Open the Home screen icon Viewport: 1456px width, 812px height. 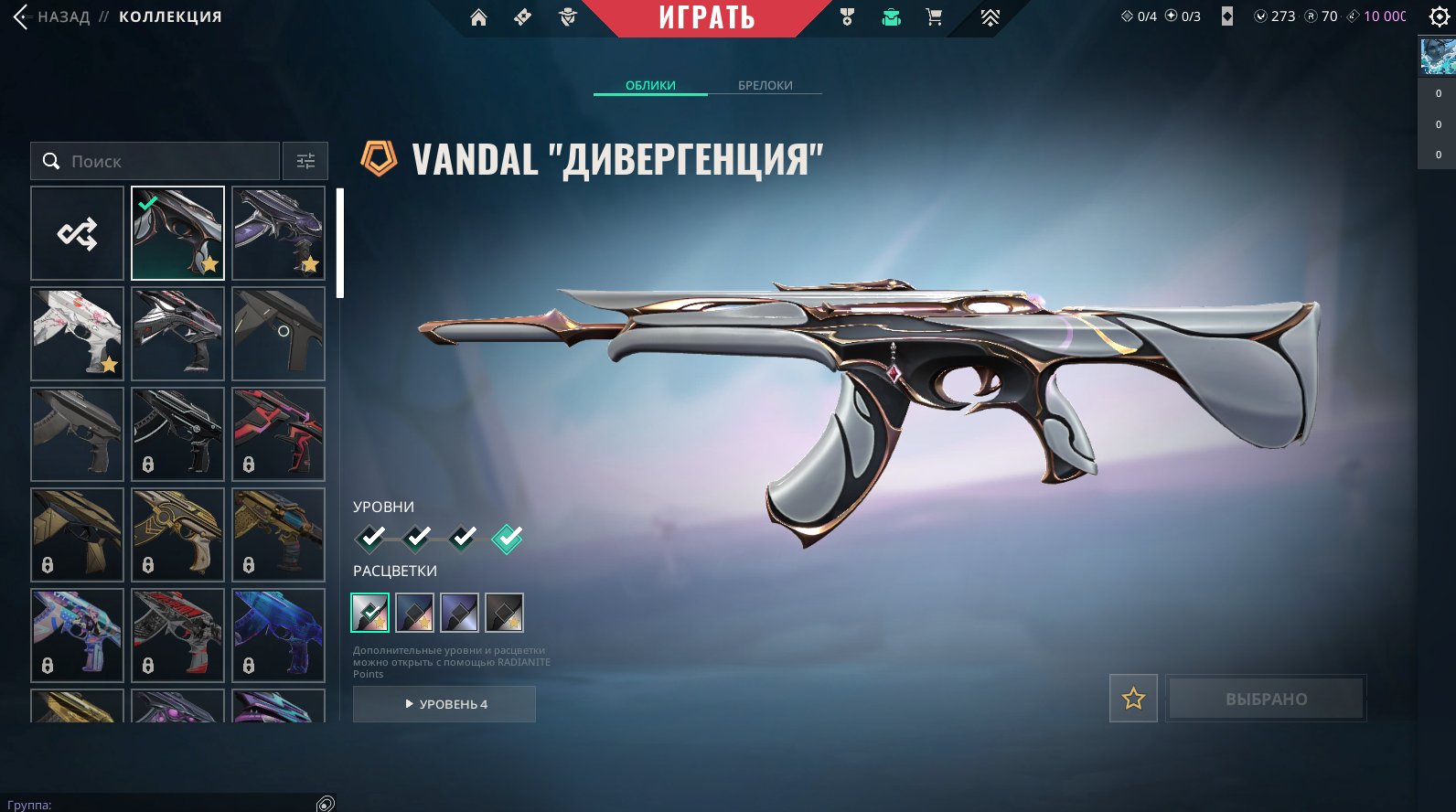[x=479, y=16]
